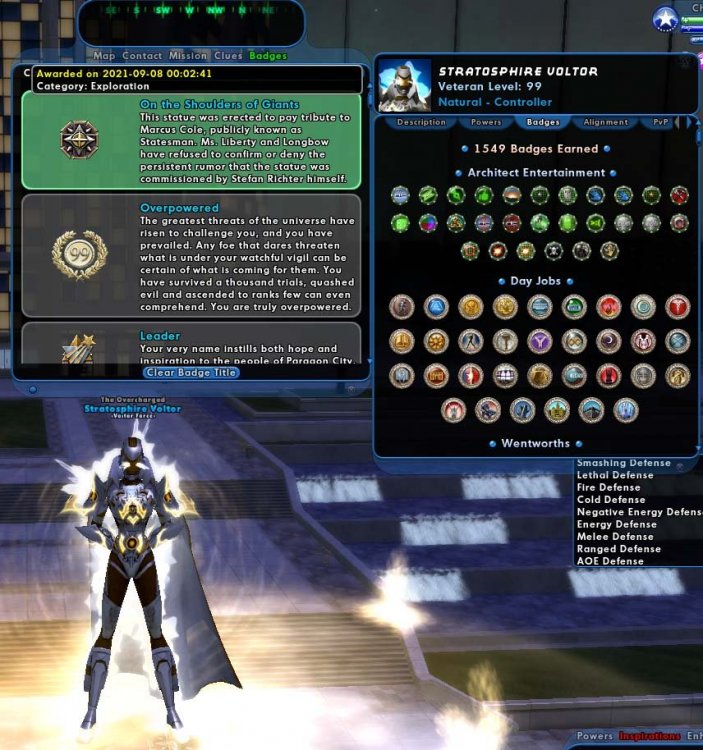703x750 pixels.
Task: Open the Inspirations tray label
Action: 649,737
